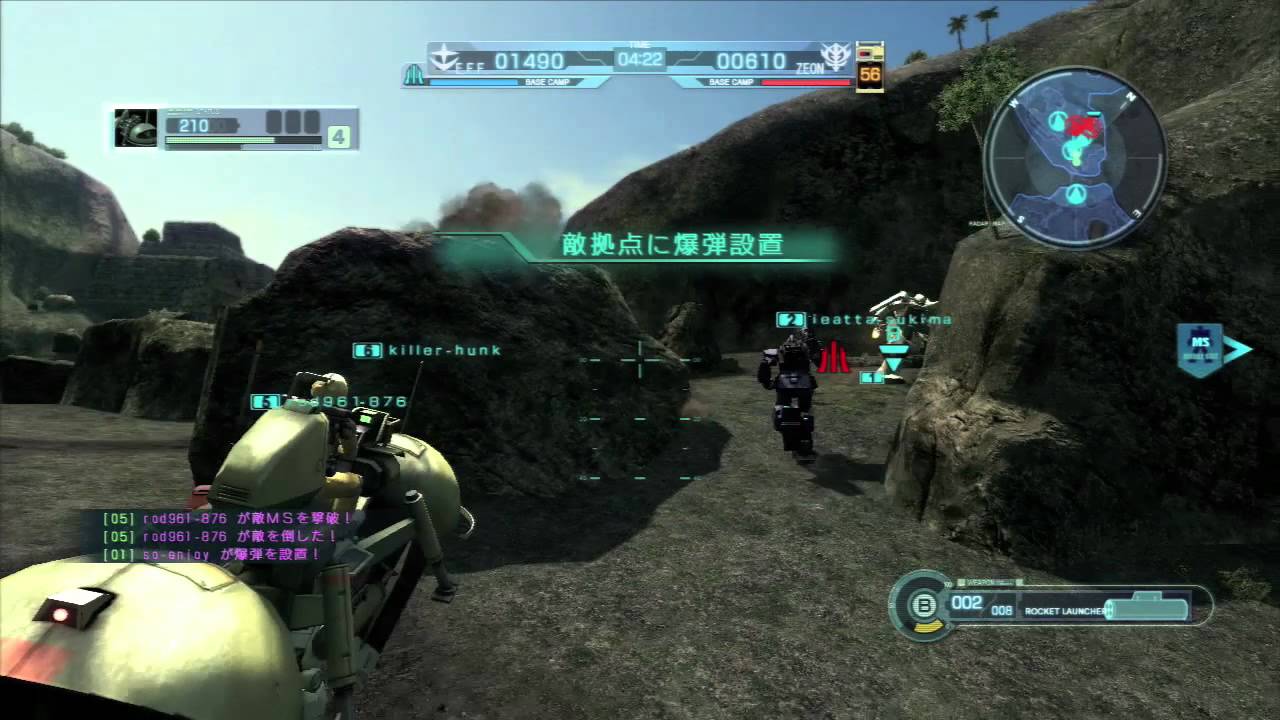Click the Zeon faction emblem
This screenshot has height=720, width=1280.
(x=833, y=56)
